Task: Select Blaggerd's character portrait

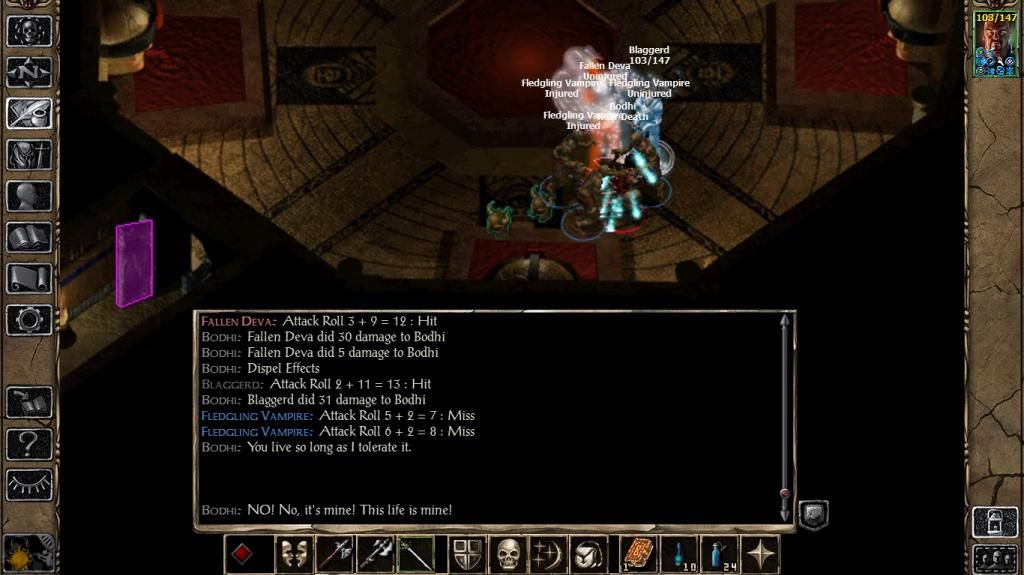Action: 995,44
